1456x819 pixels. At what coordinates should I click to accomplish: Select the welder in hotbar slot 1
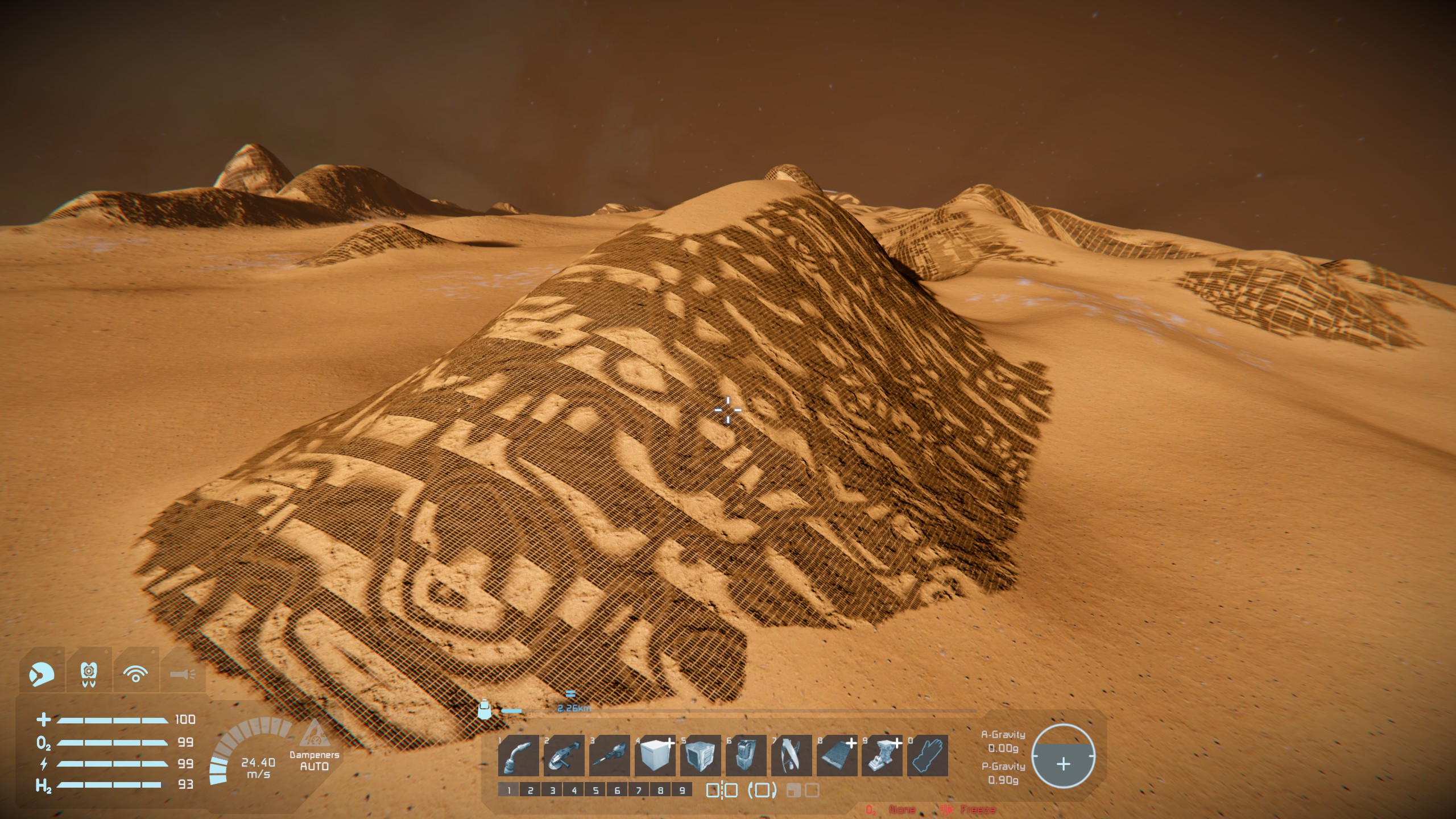(x=518, y=756)
